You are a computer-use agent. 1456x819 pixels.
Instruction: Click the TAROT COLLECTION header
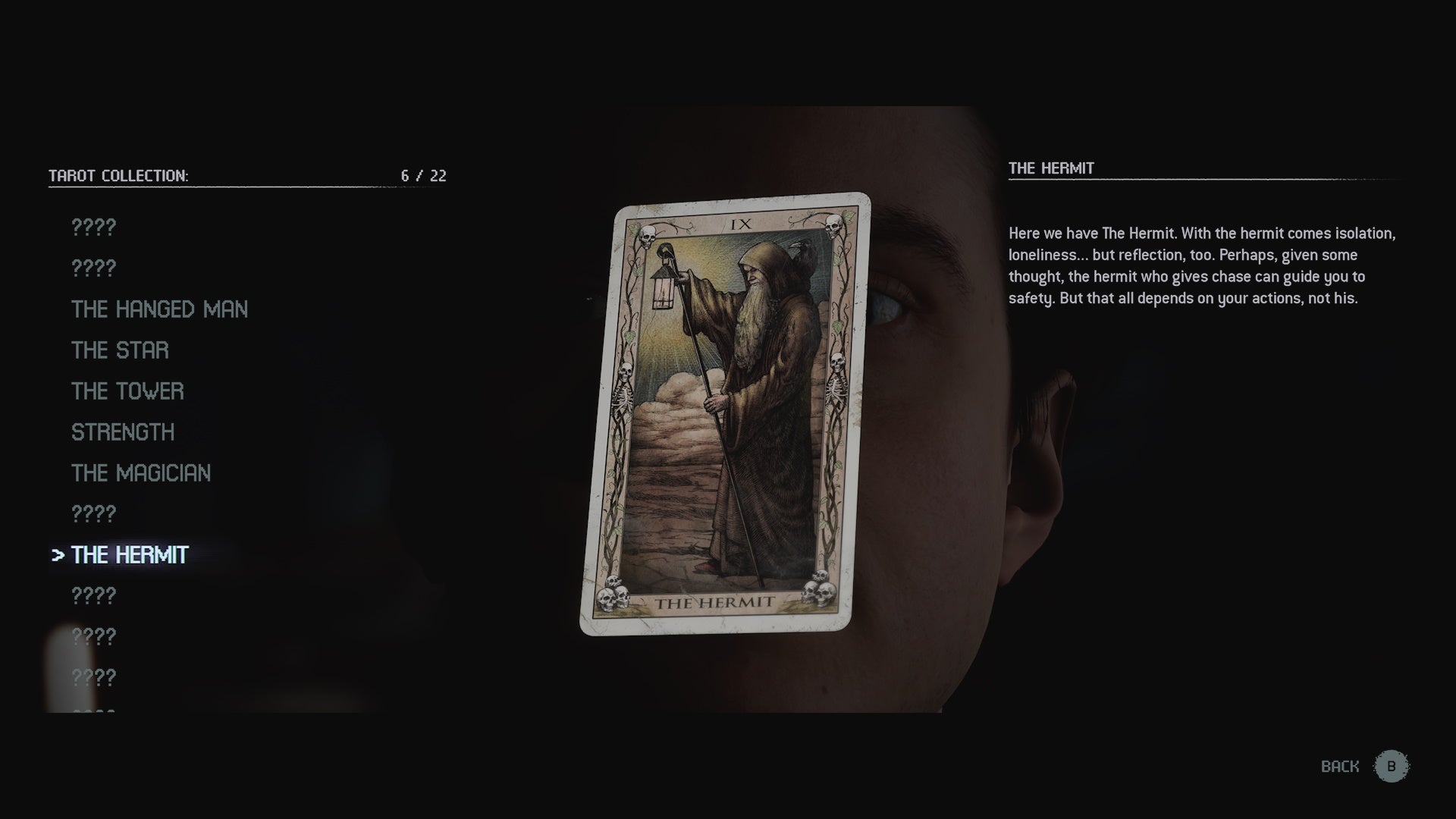(x=119, y=174)
